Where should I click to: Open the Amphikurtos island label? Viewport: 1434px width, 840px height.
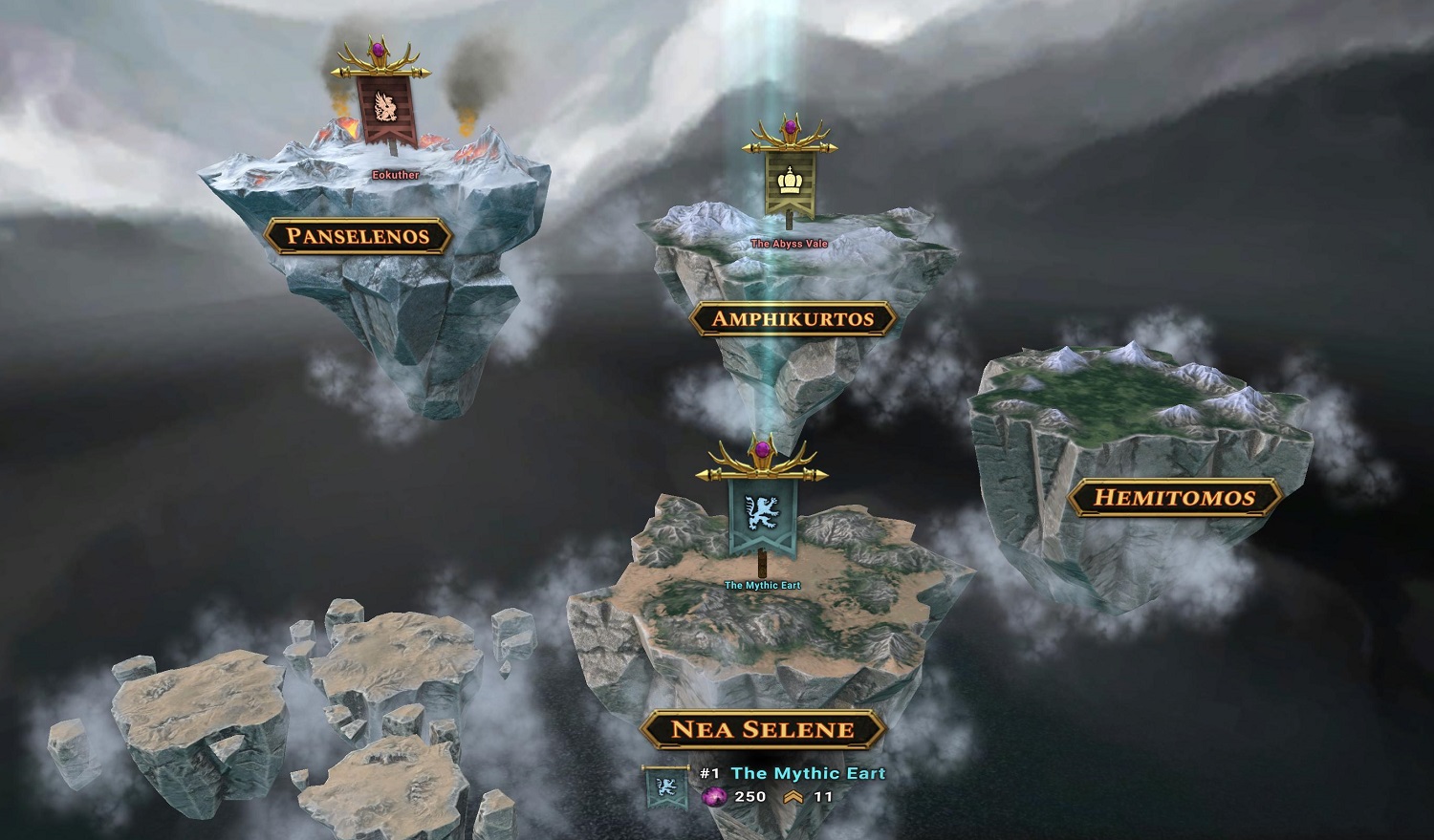point(793,319)
